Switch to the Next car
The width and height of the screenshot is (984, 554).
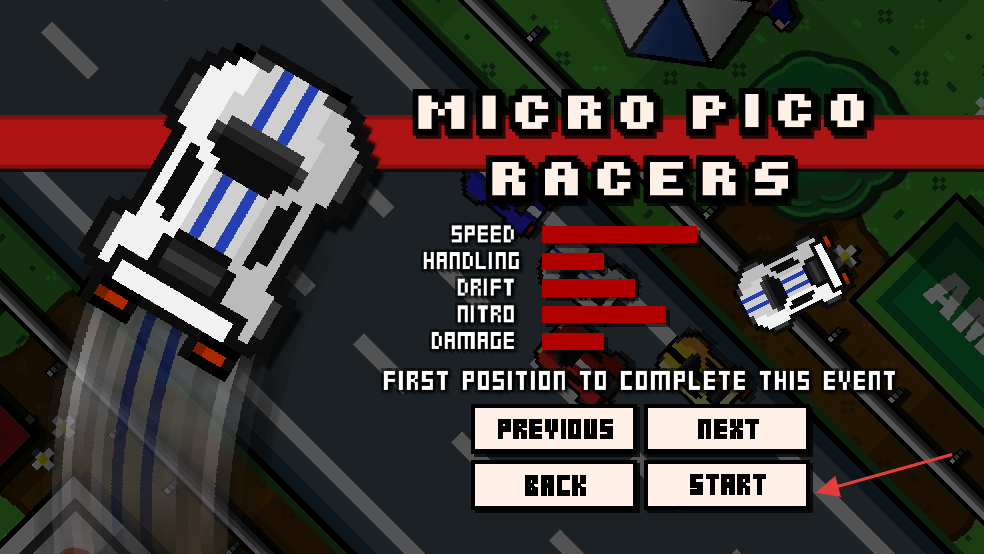pos(727,429)
